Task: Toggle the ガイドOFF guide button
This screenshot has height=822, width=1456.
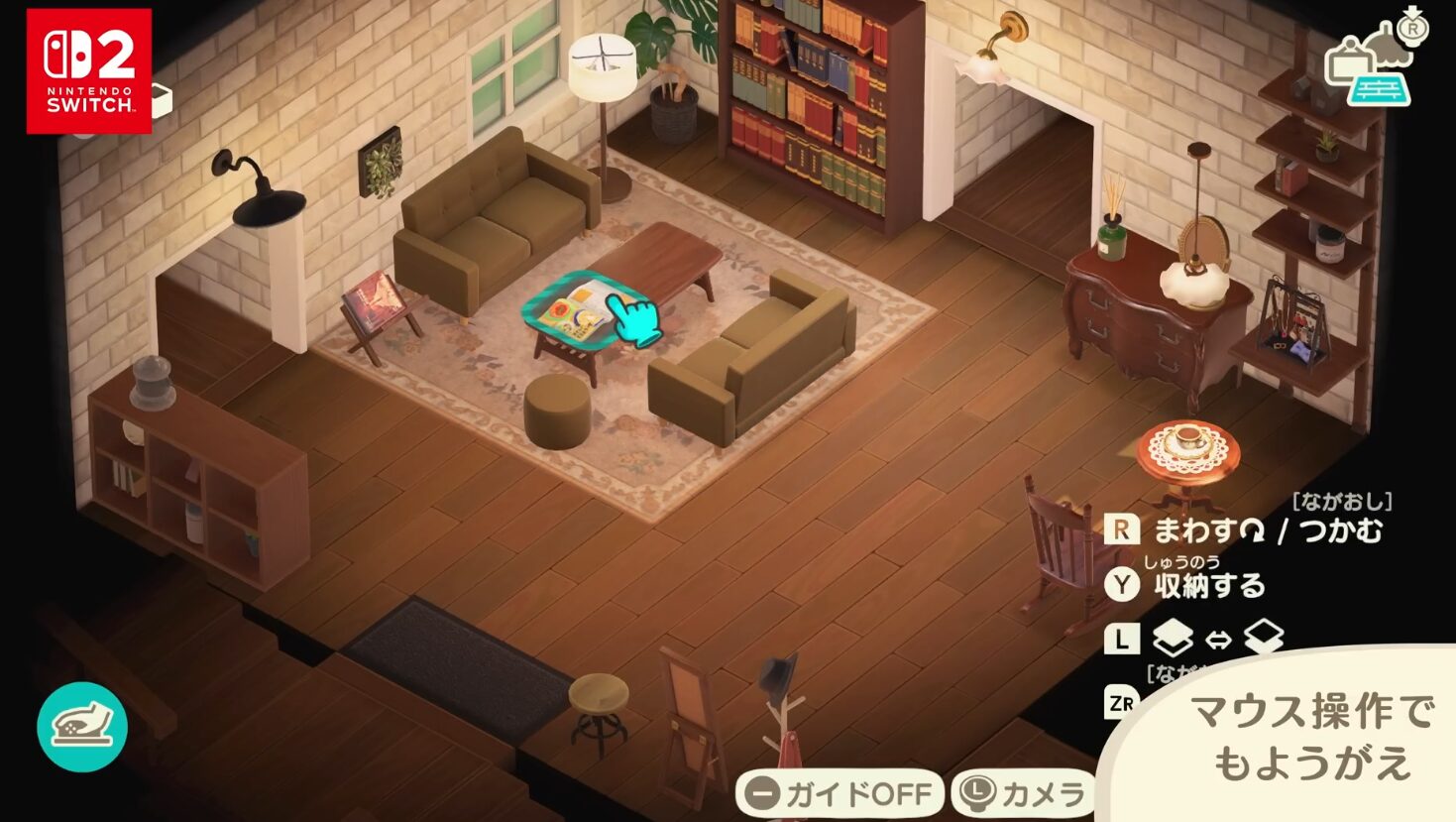Action: [x=840, y=793]
